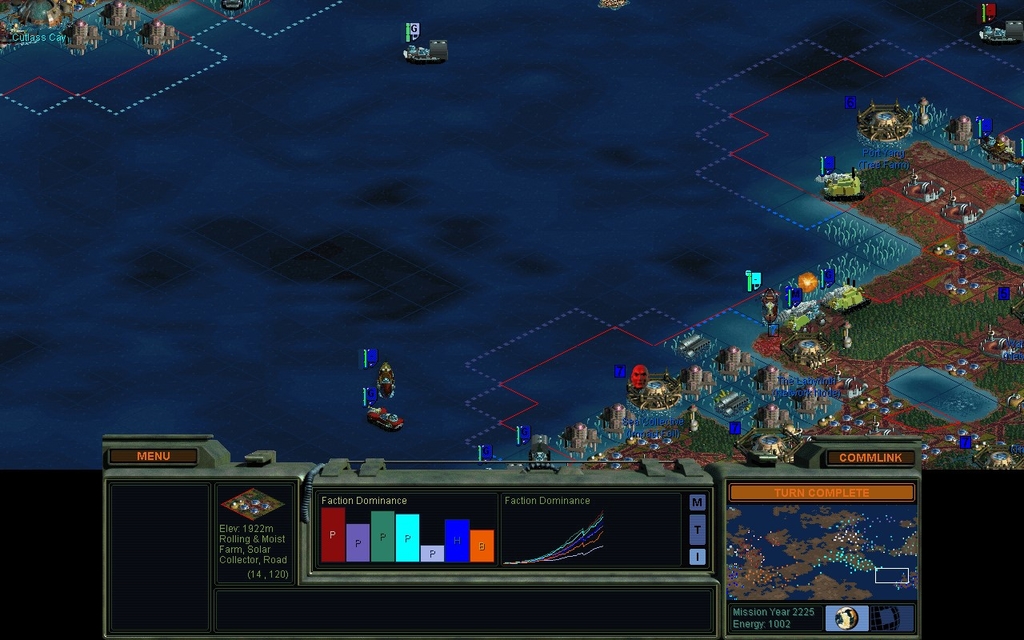1024x640 pixels.
Task: Toggle the globe view icon
Action: 847,617
